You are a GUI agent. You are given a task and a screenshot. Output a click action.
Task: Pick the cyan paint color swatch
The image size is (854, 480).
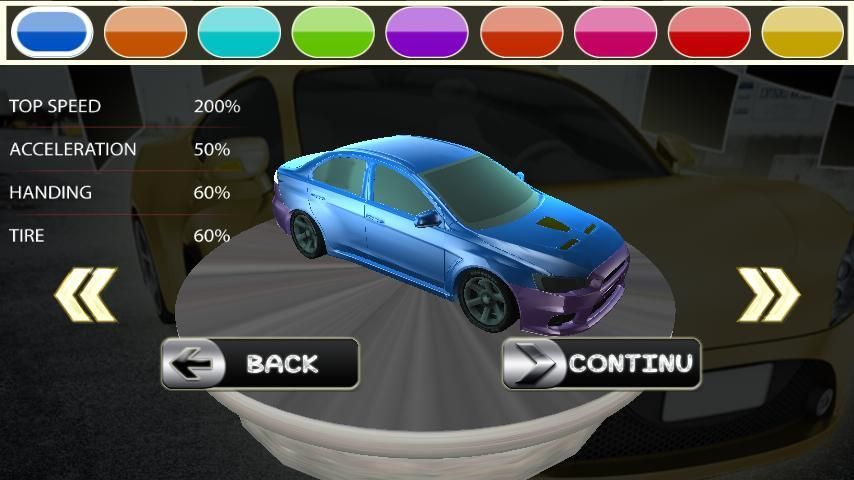click(x=239, y=32)
